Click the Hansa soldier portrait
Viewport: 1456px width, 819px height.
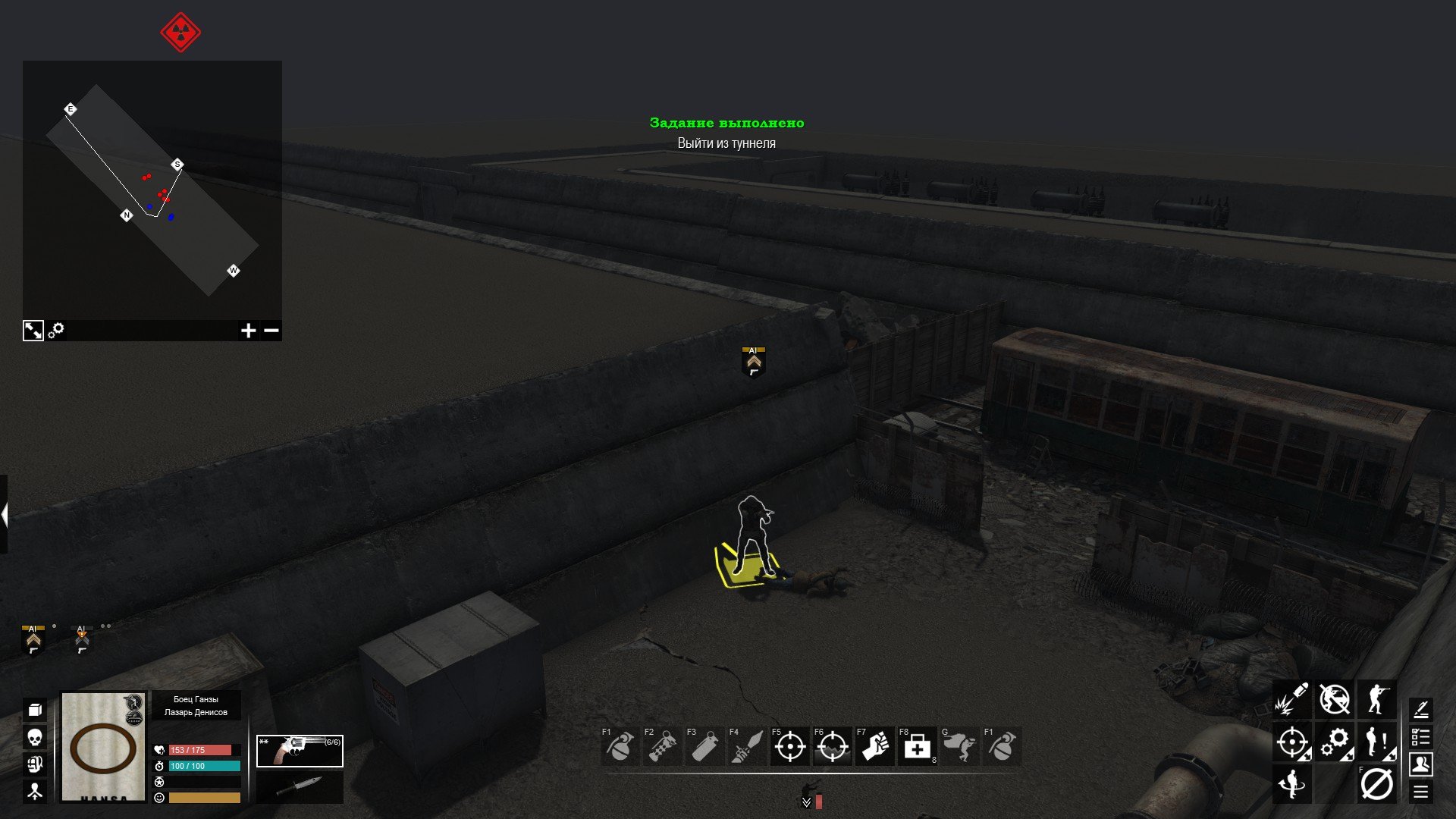(103, 747)
